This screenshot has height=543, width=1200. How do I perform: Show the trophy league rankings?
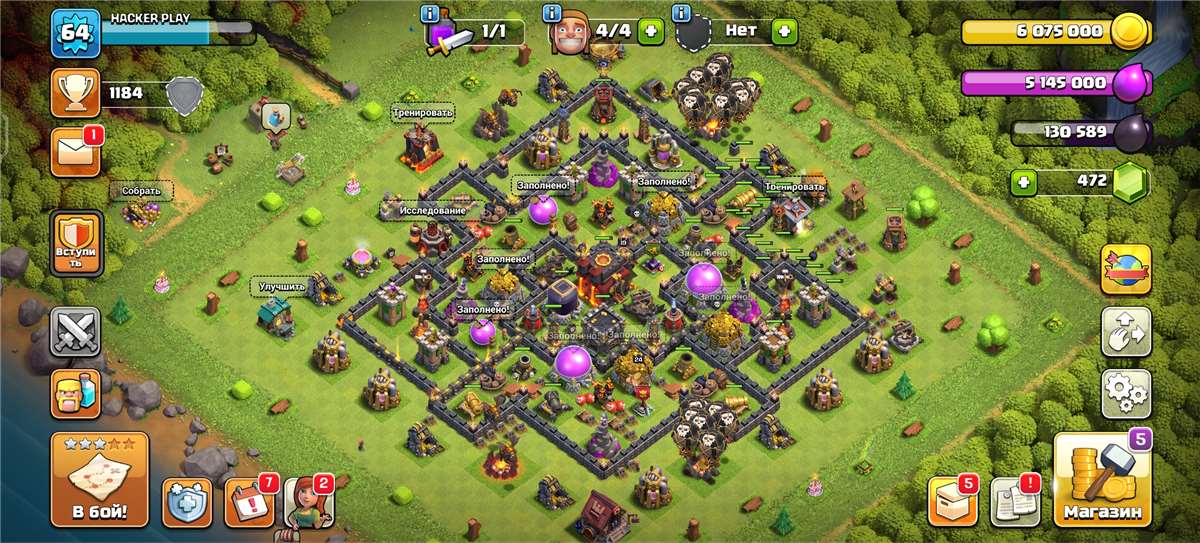pyautogui.click(x=75, y=94)
